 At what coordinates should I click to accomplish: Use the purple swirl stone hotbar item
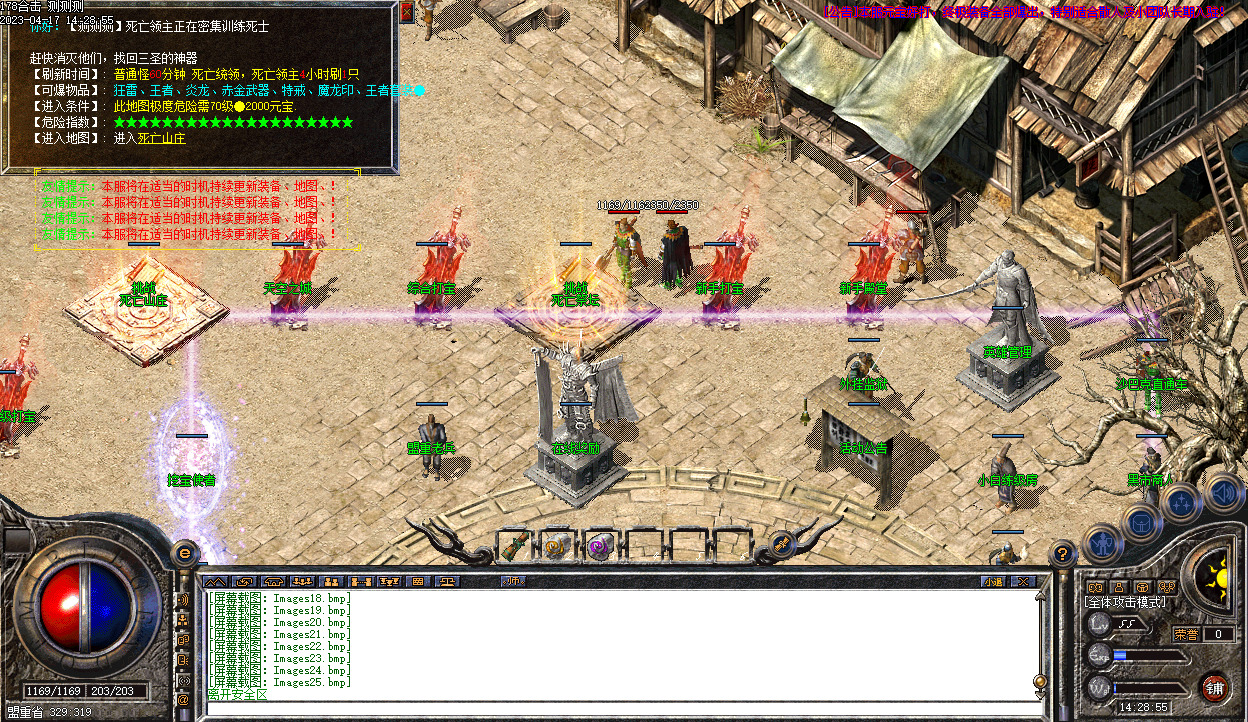point(600,546)
